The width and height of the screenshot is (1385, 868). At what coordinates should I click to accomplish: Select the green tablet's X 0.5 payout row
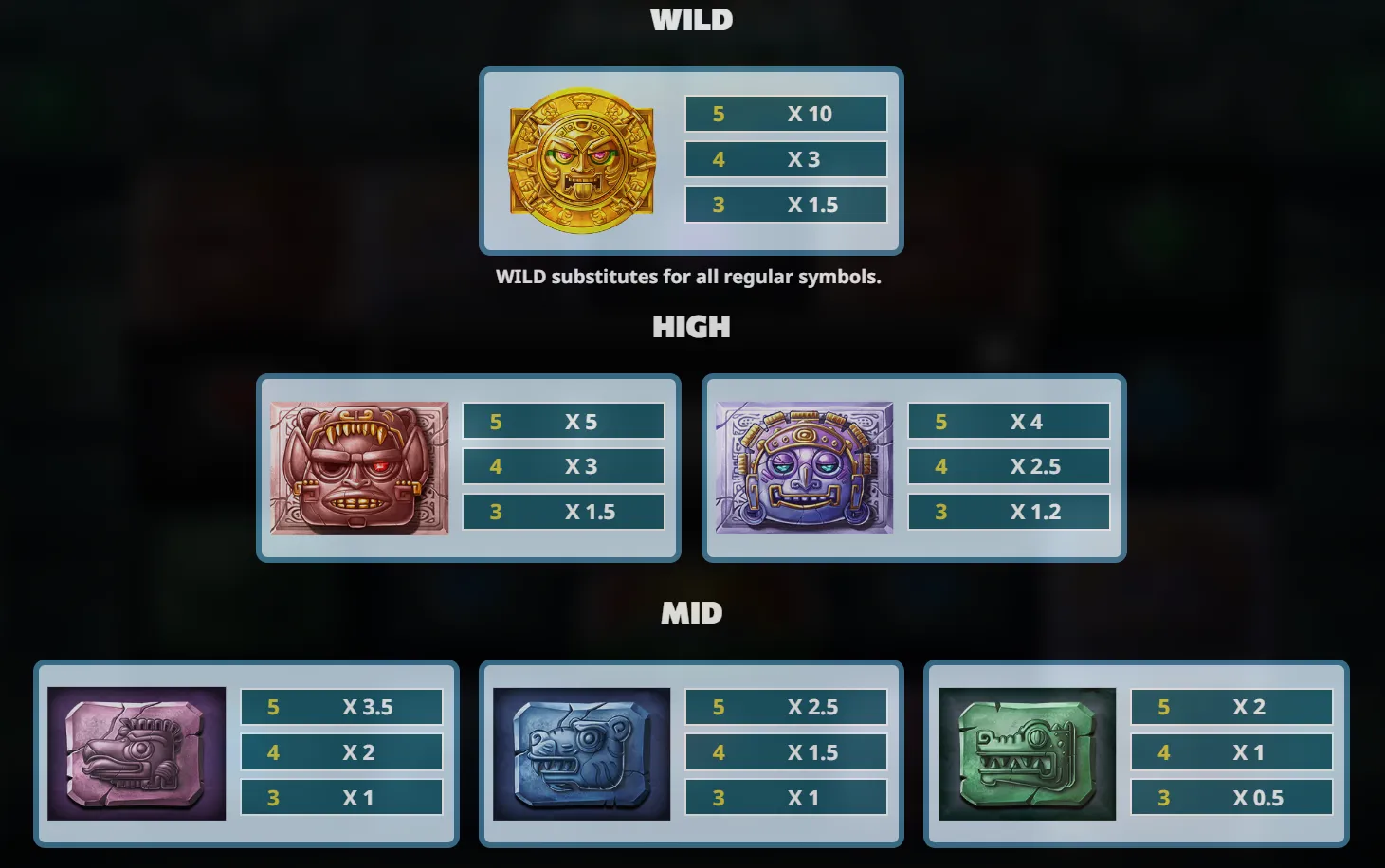coord(1231,798)
